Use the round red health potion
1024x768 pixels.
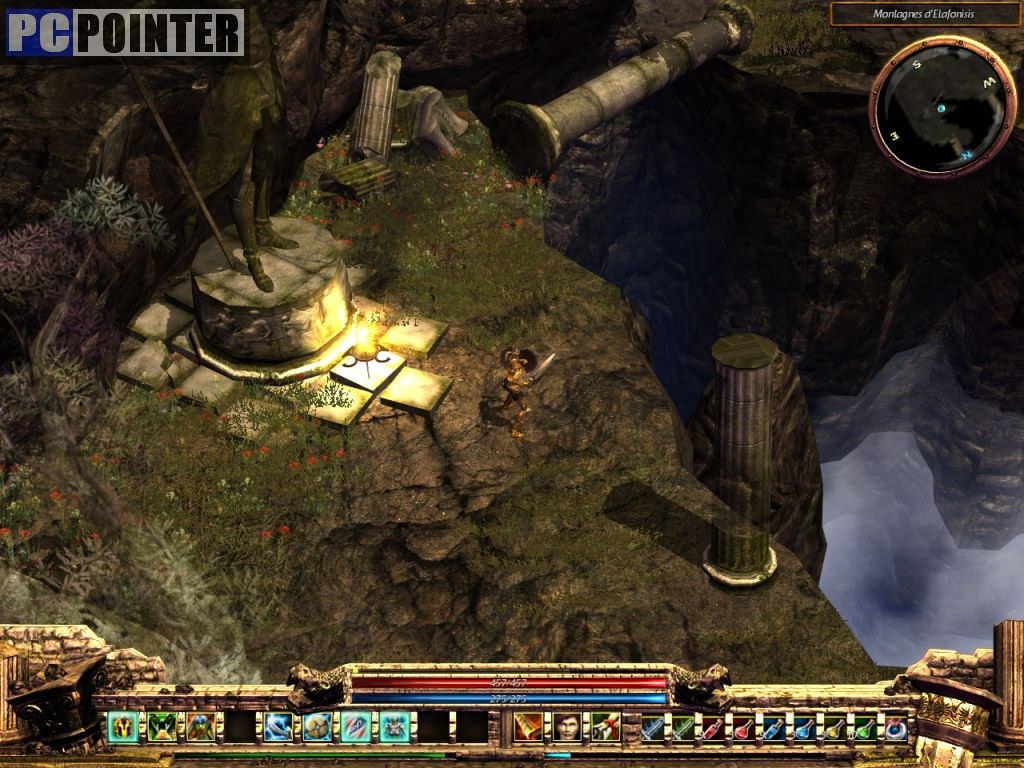point(744,727)
